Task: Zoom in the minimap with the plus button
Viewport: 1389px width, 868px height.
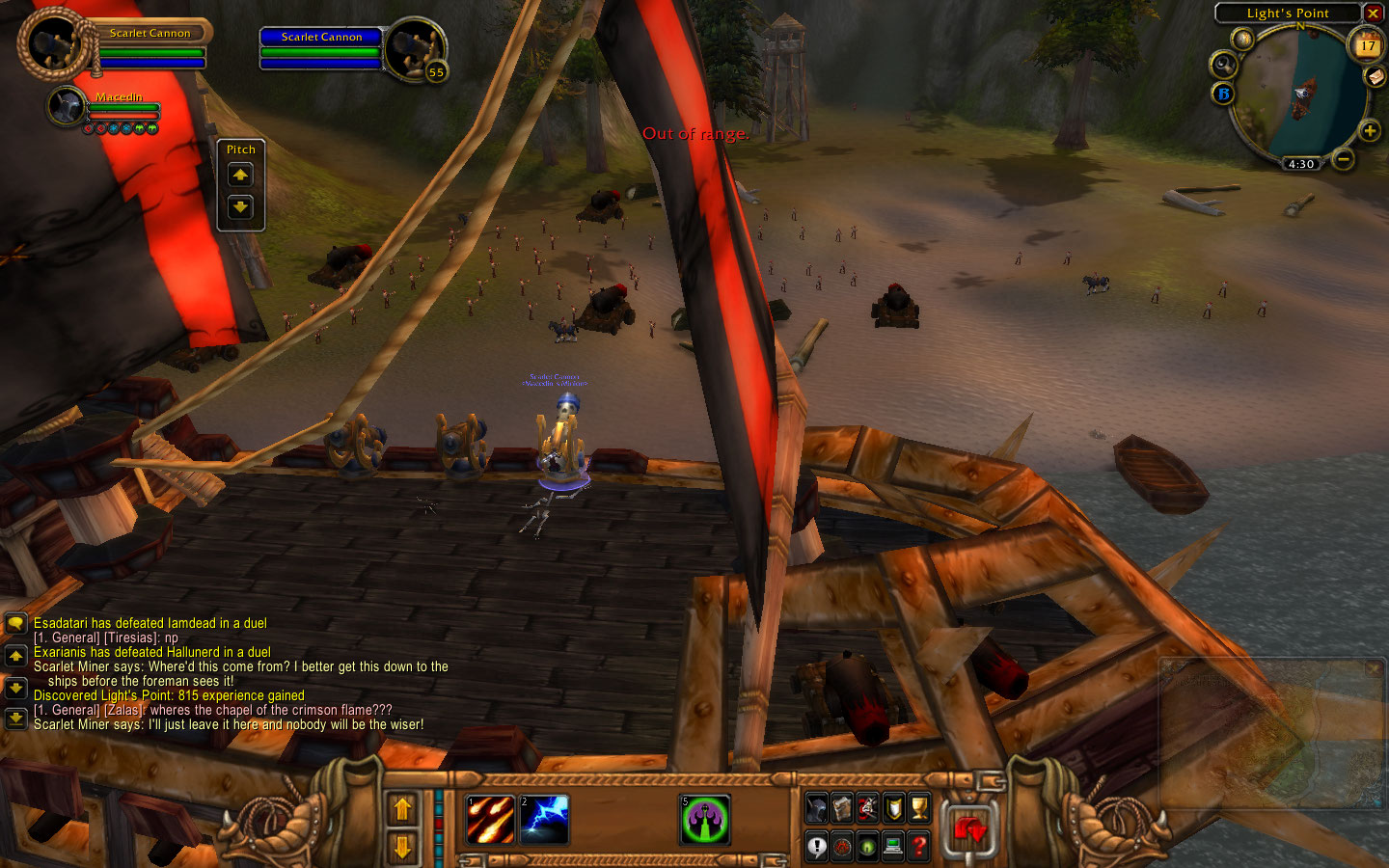Action: (x=1369, y=130)
